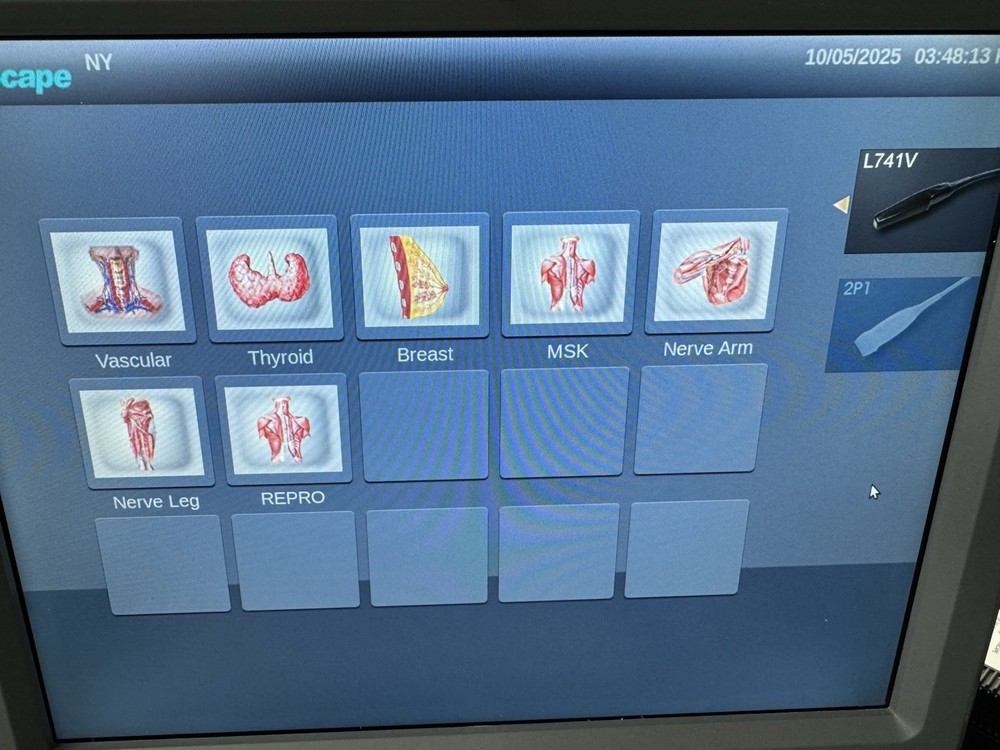The width and height of the screenshot is (1000, 750).
Task: Open the REPRO preset tile
Action: click(x=284, y=430)
